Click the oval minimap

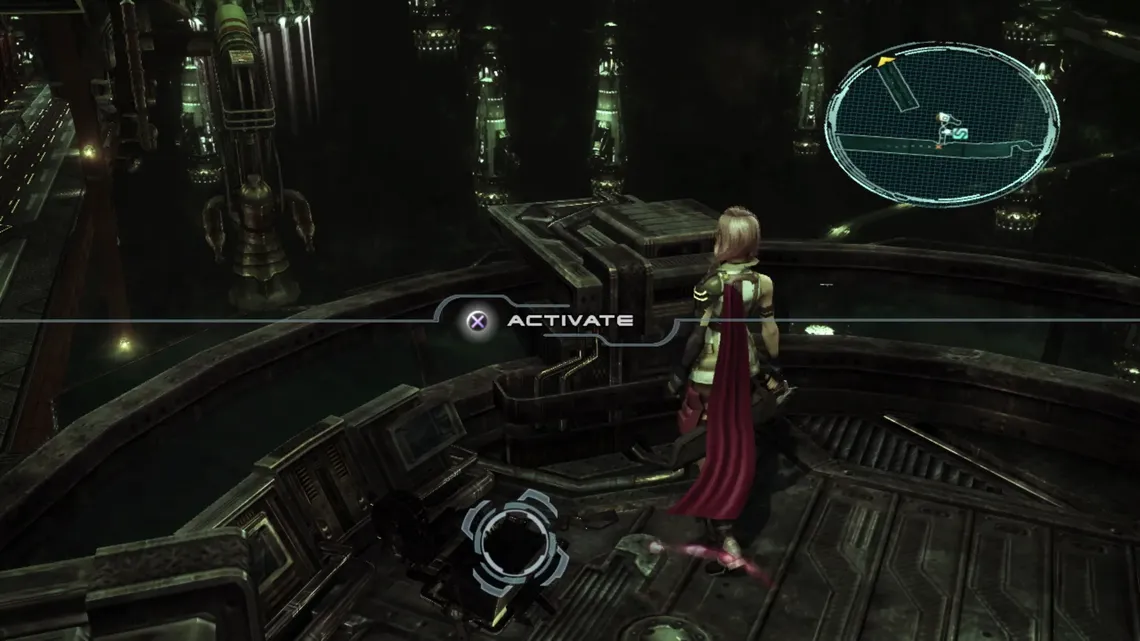coord(941,123)
